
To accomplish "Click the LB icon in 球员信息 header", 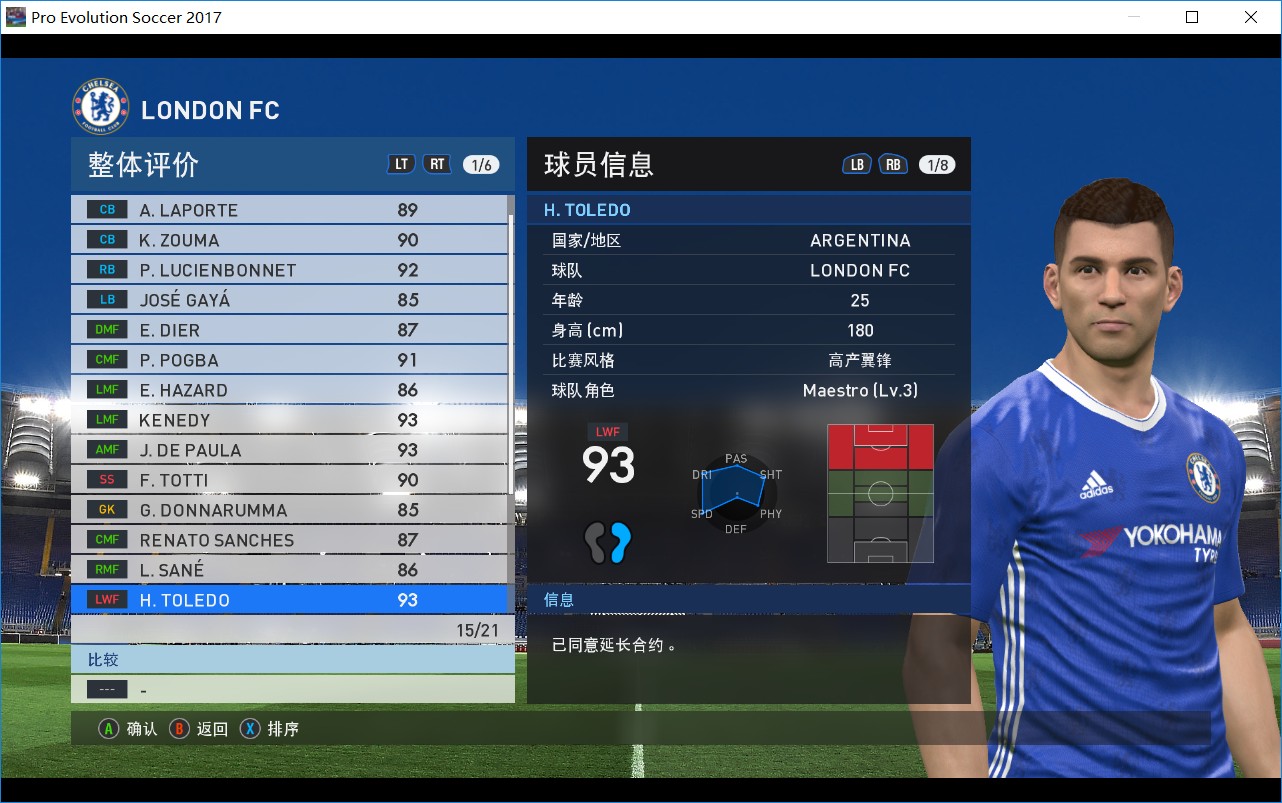I will coord(857,164).
